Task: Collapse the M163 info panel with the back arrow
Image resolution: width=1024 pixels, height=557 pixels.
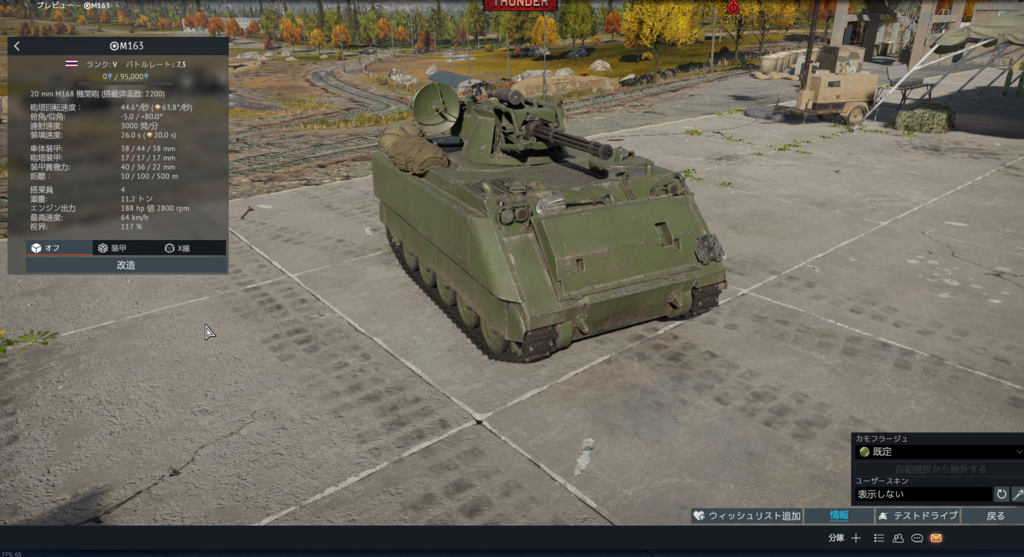Action: (17, 46)
